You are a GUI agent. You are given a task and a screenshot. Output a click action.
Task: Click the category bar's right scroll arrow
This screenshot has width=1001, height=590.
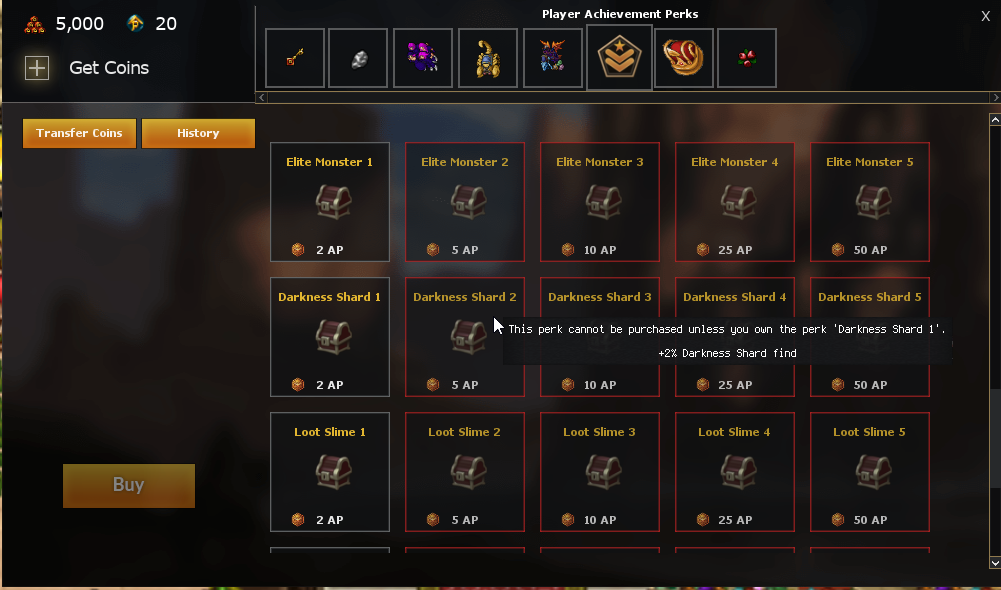994,98
